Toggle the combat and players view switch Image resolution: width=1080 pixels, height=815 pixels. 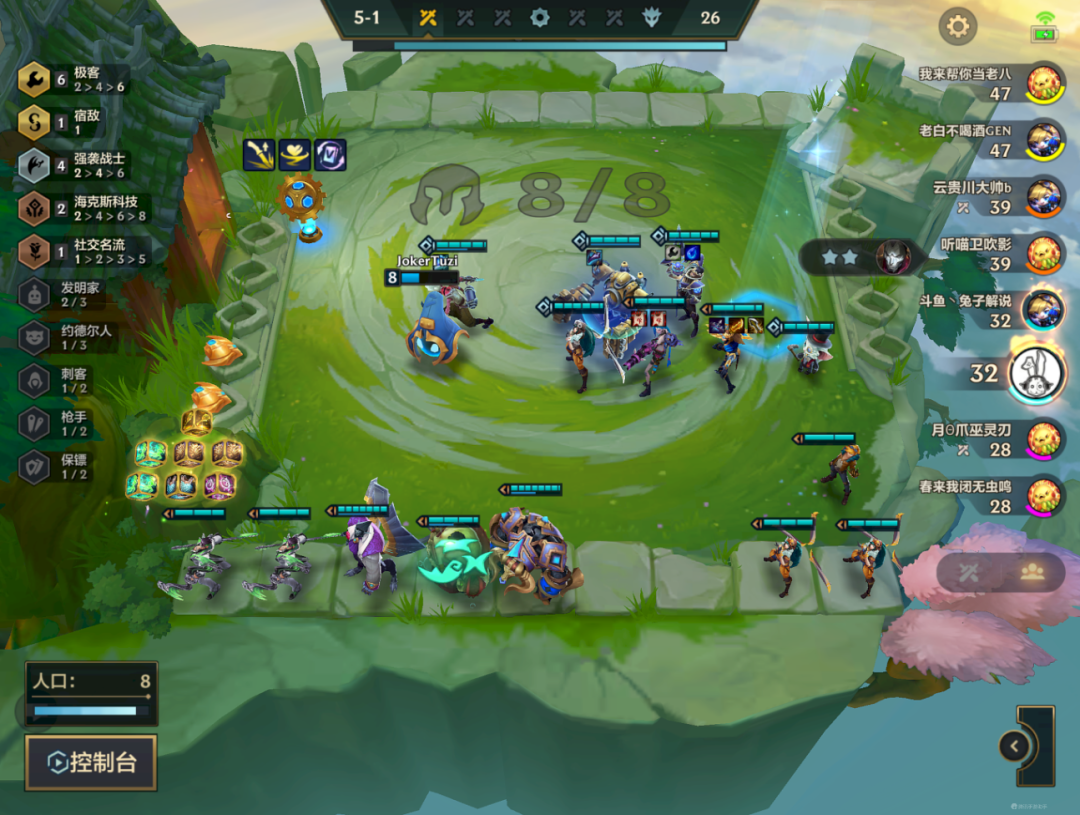click(x=1000, y=572)
